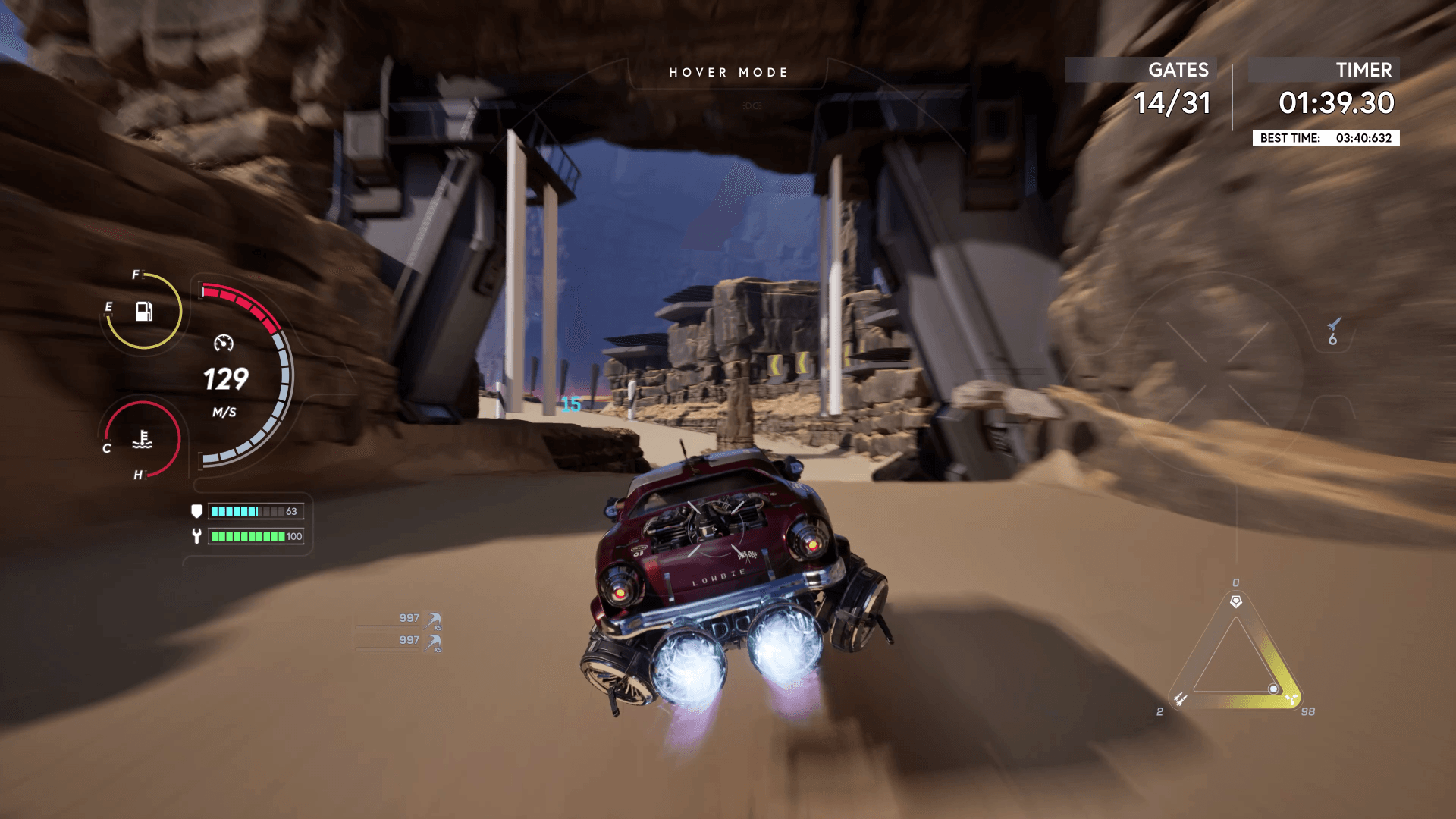Screen dimensions: 1456x819
Task: Select the GATES header
Action: pyautogui.click(x=1178, y=69)
